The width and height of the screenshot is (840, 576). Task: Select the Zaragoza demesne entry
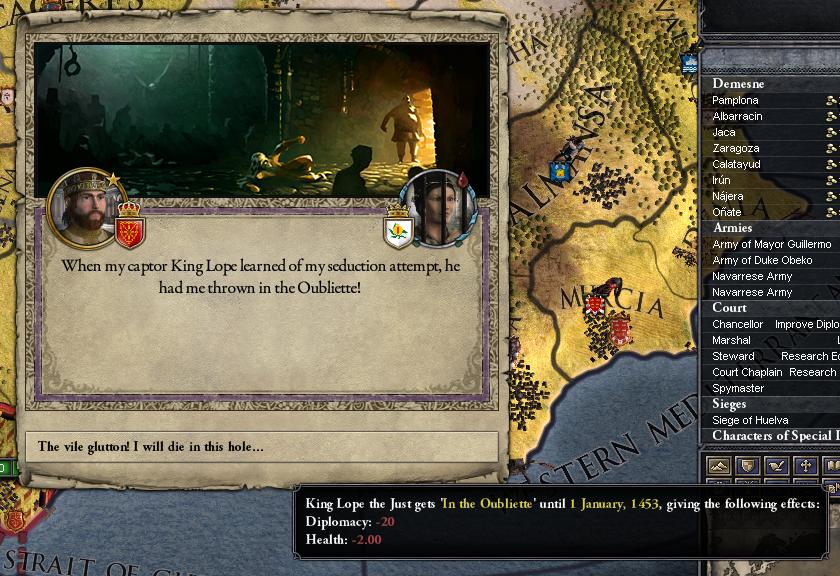point(735,148)
